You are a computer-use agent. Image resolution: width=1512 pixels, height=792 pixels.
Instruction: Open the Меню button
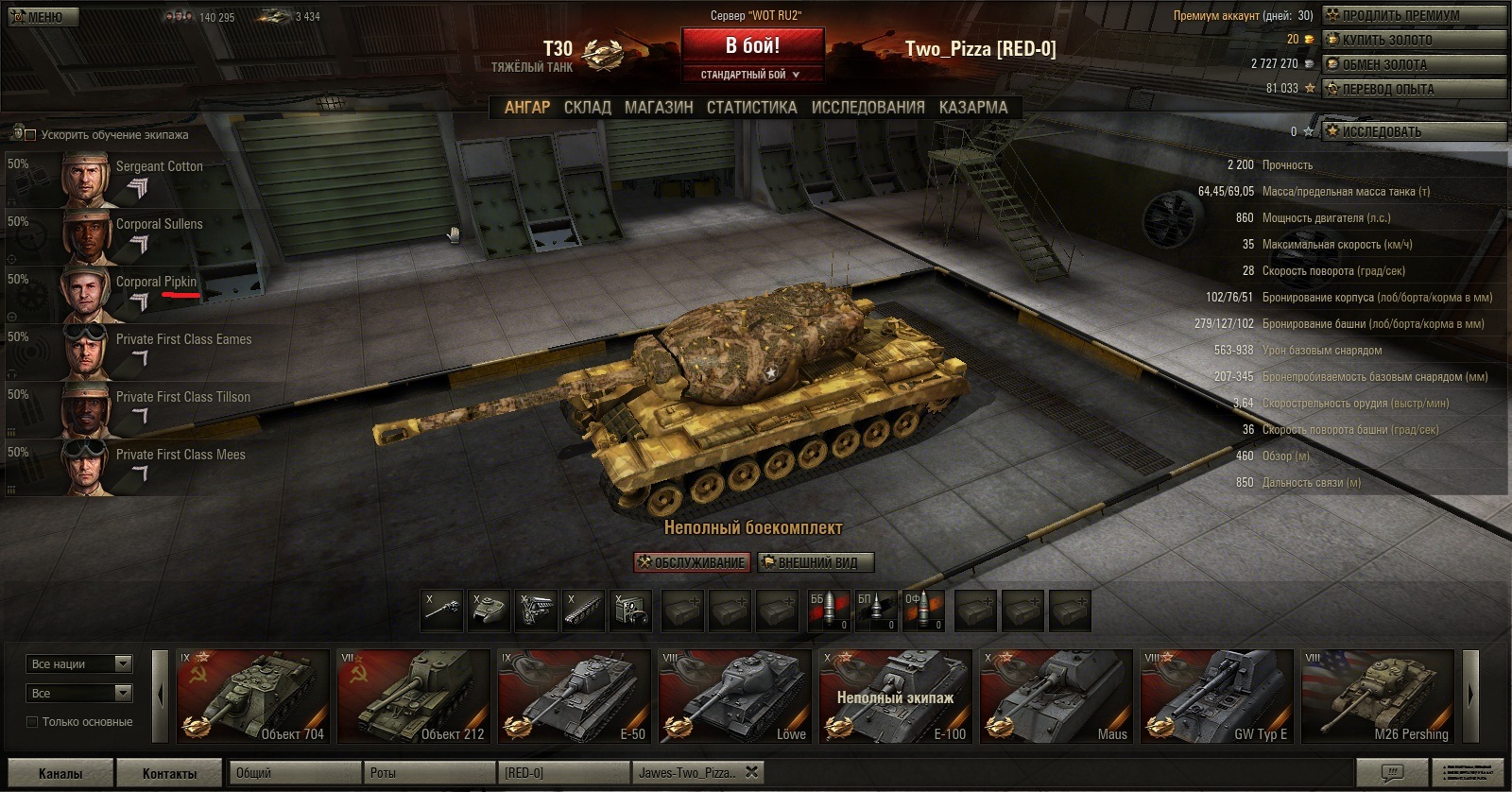click(x=38, y=16)
